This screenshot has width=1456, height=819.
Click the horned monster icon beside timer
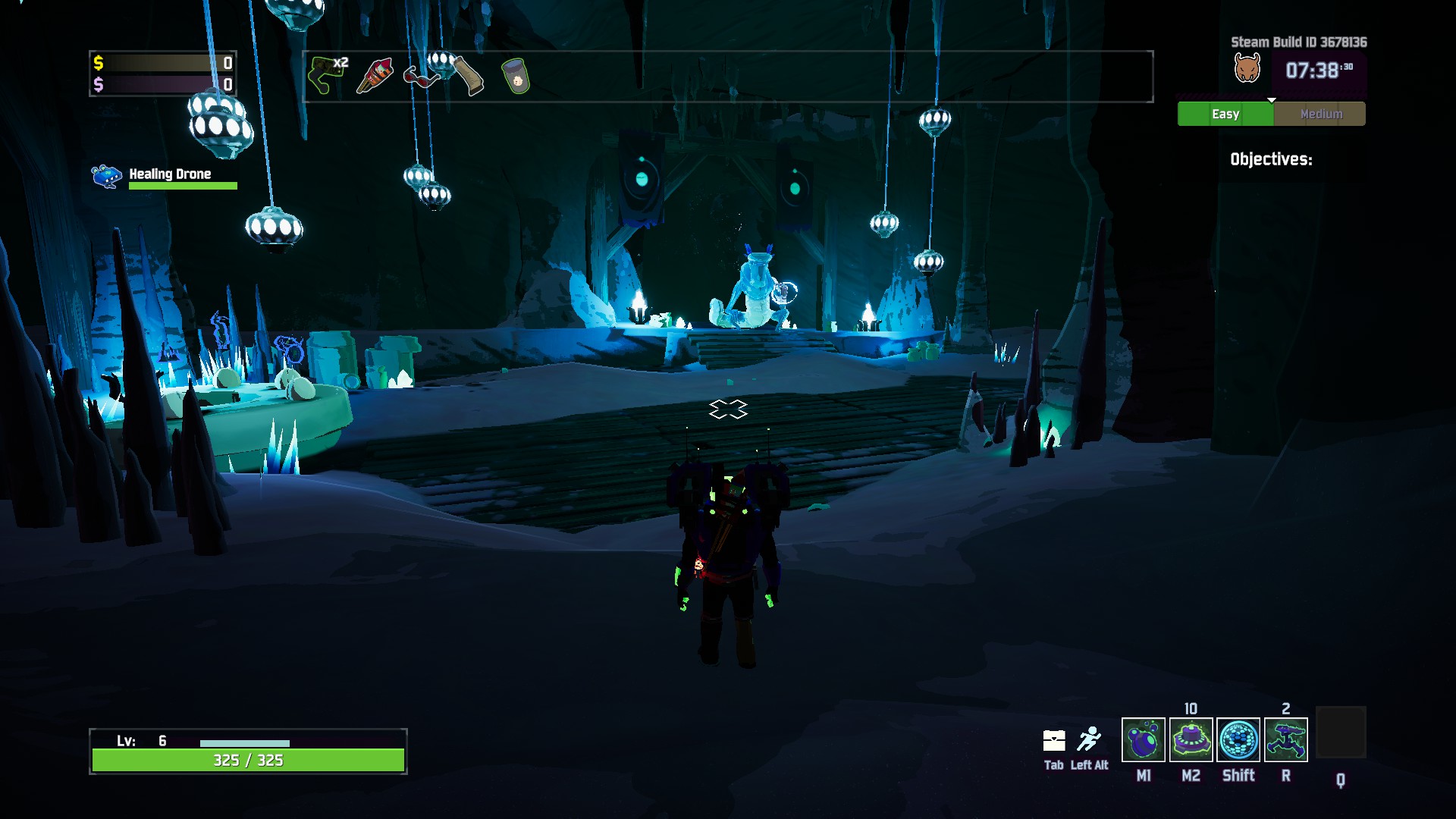[x=1247, y=69]
